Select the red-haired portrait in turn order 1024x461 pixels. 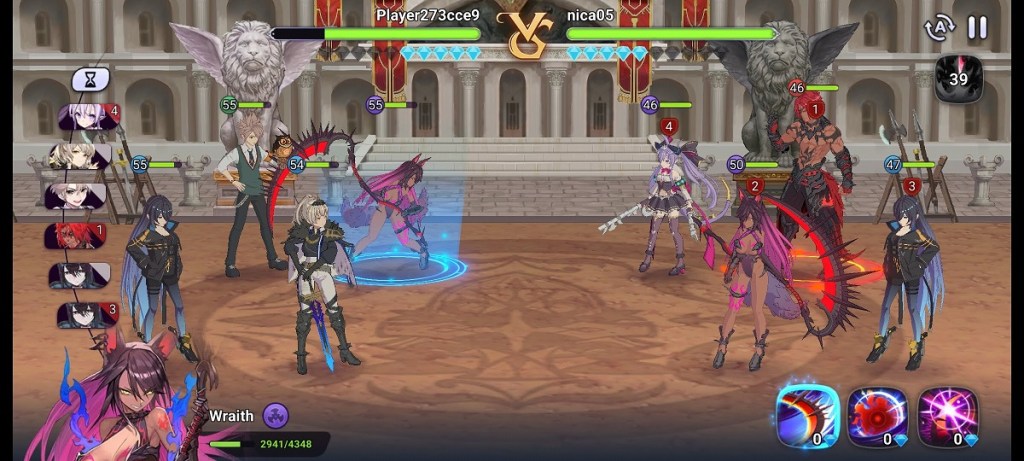tap(80, 236)
